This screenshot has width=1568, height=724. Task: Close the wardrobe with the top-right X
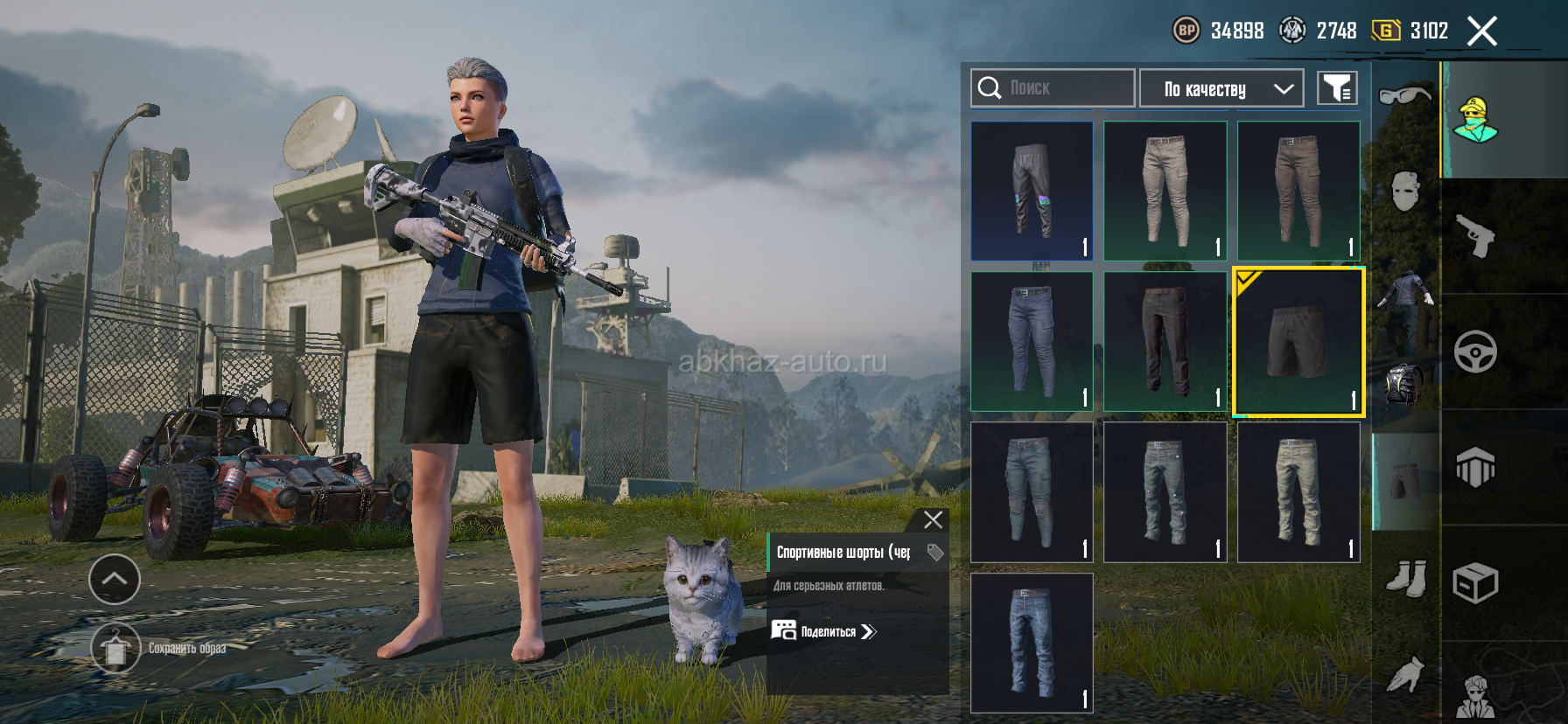coord(1481,31)
